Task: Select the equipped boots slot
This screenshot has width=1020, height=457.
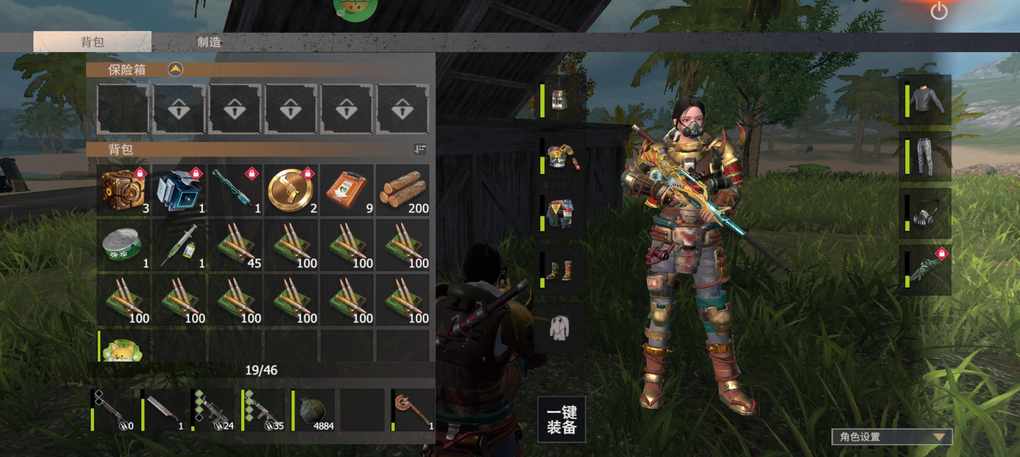Action: click(560, 268)
